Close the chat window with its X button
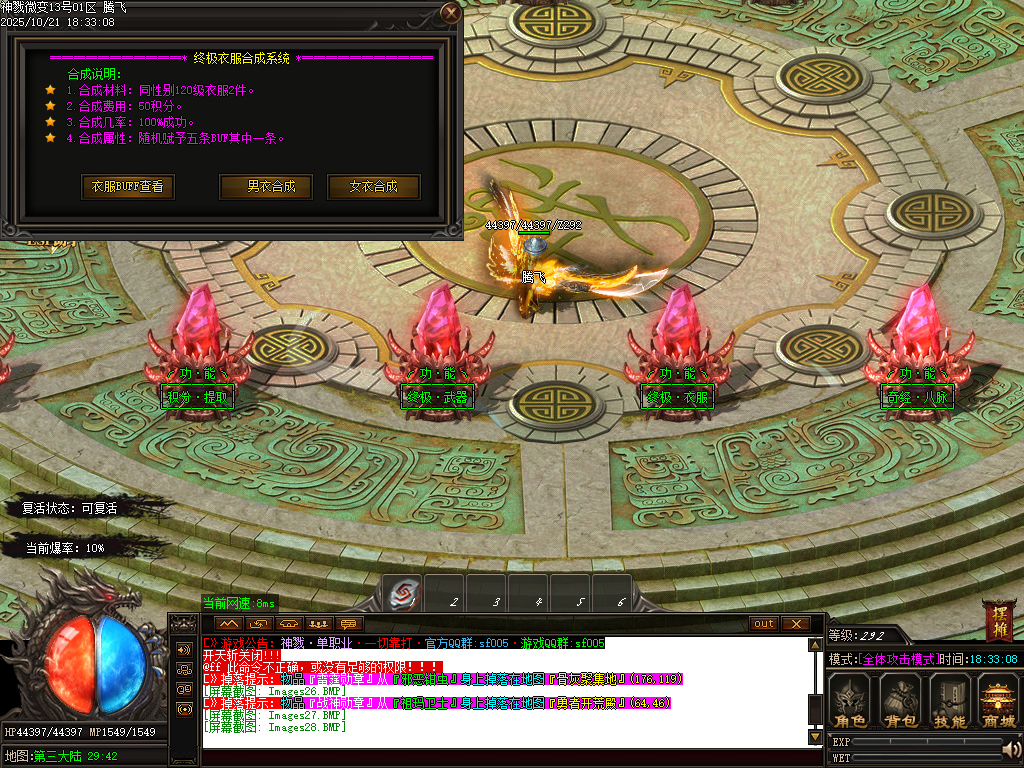1024x768 pixels. pyautogui.click(x=795, y=624)
